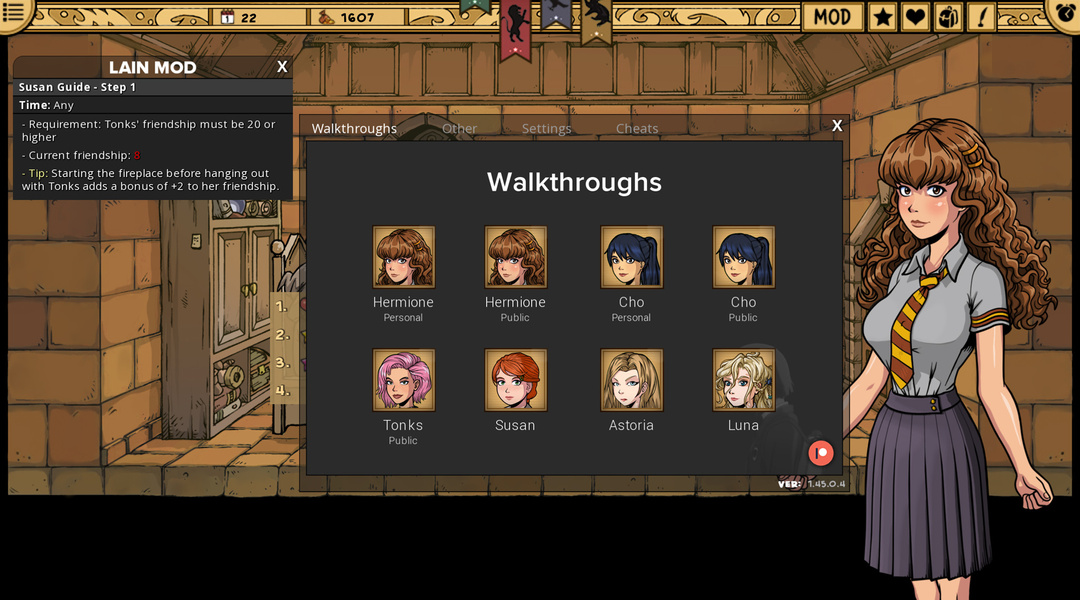Close the Walkthroughs window
1080x600 pixels.
coord(837,126)
